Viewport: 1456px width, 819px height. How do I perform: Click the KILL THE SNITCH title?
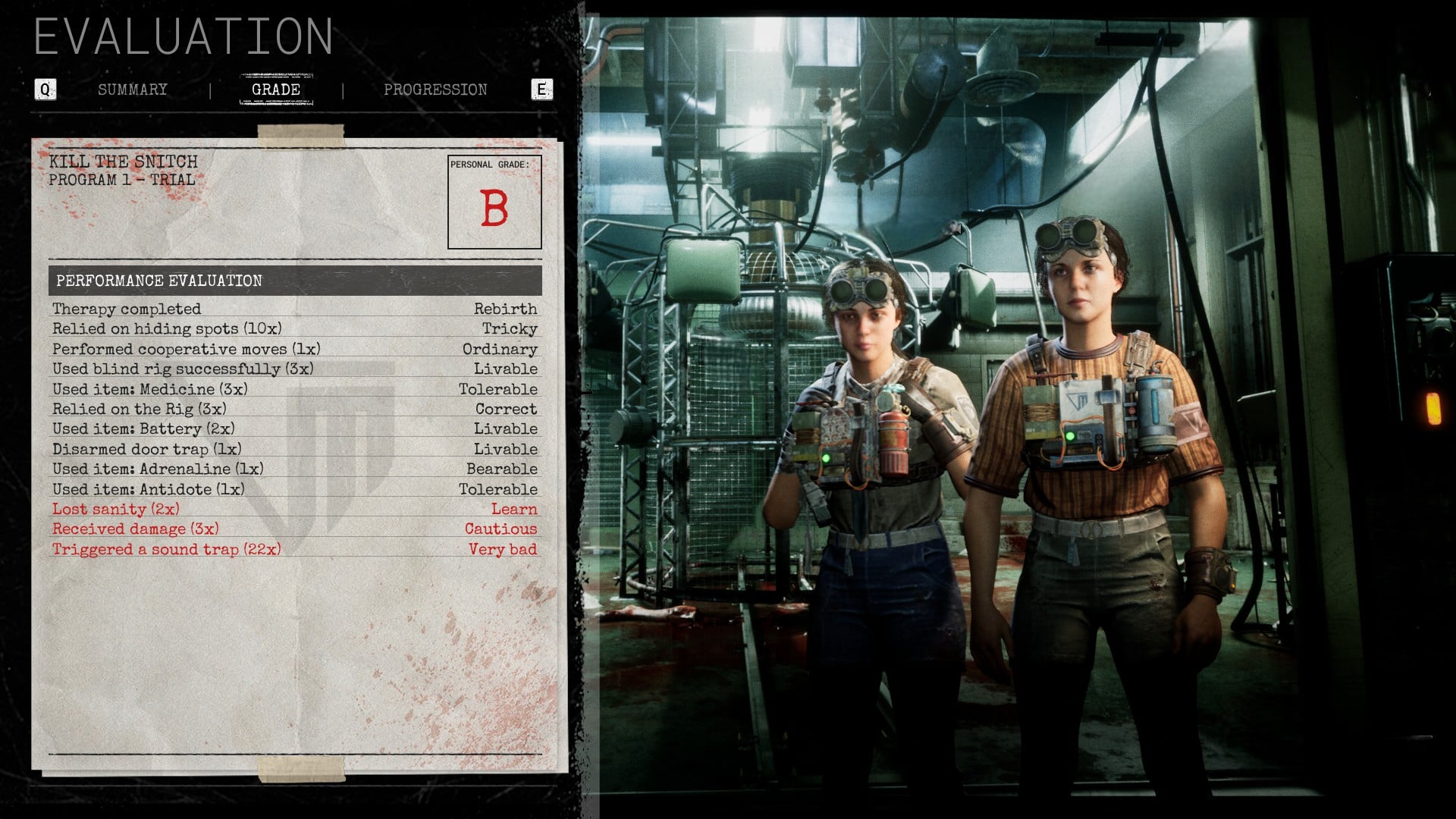point(123,162)
